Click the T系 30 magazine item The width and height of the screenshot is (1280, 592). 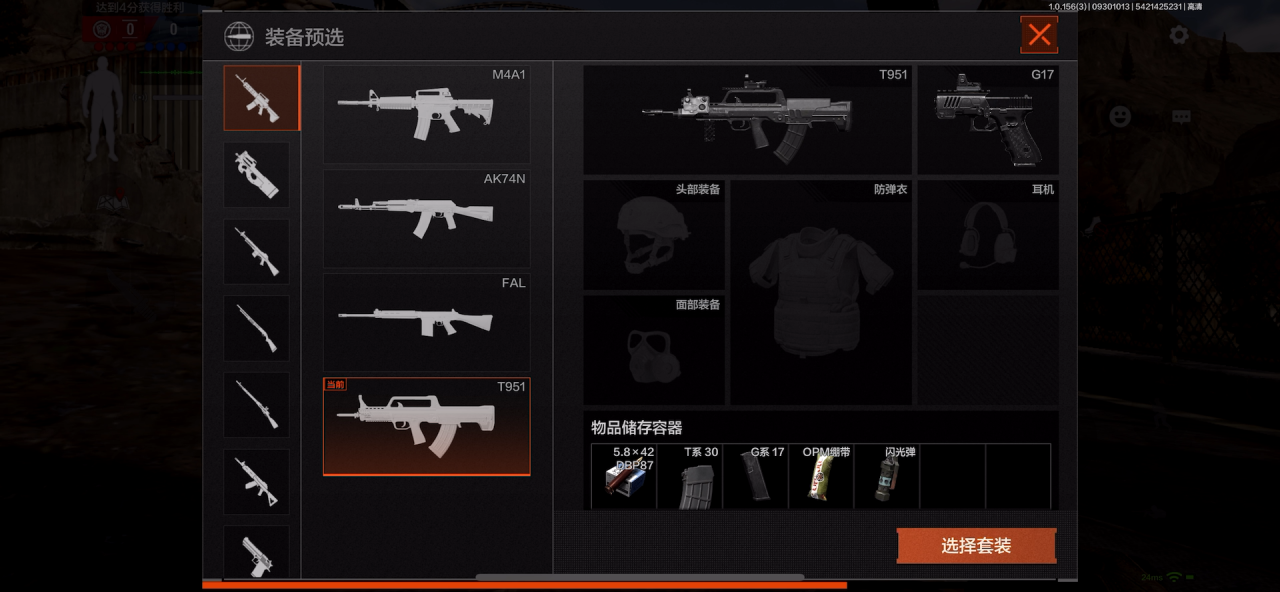(700, 478)
